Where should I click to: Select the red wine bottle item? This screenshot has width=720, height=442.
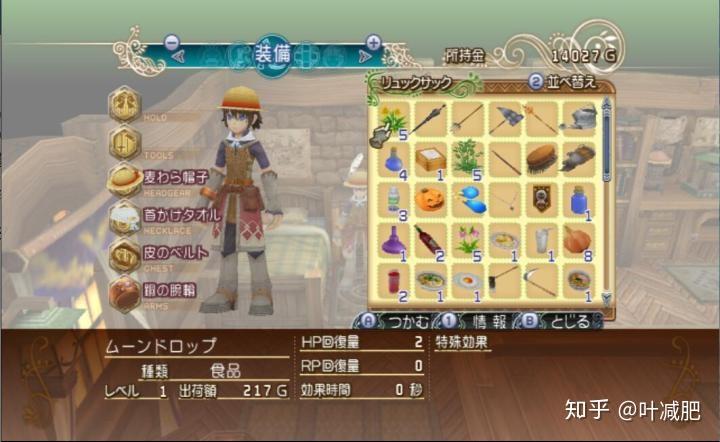point(429,240)
